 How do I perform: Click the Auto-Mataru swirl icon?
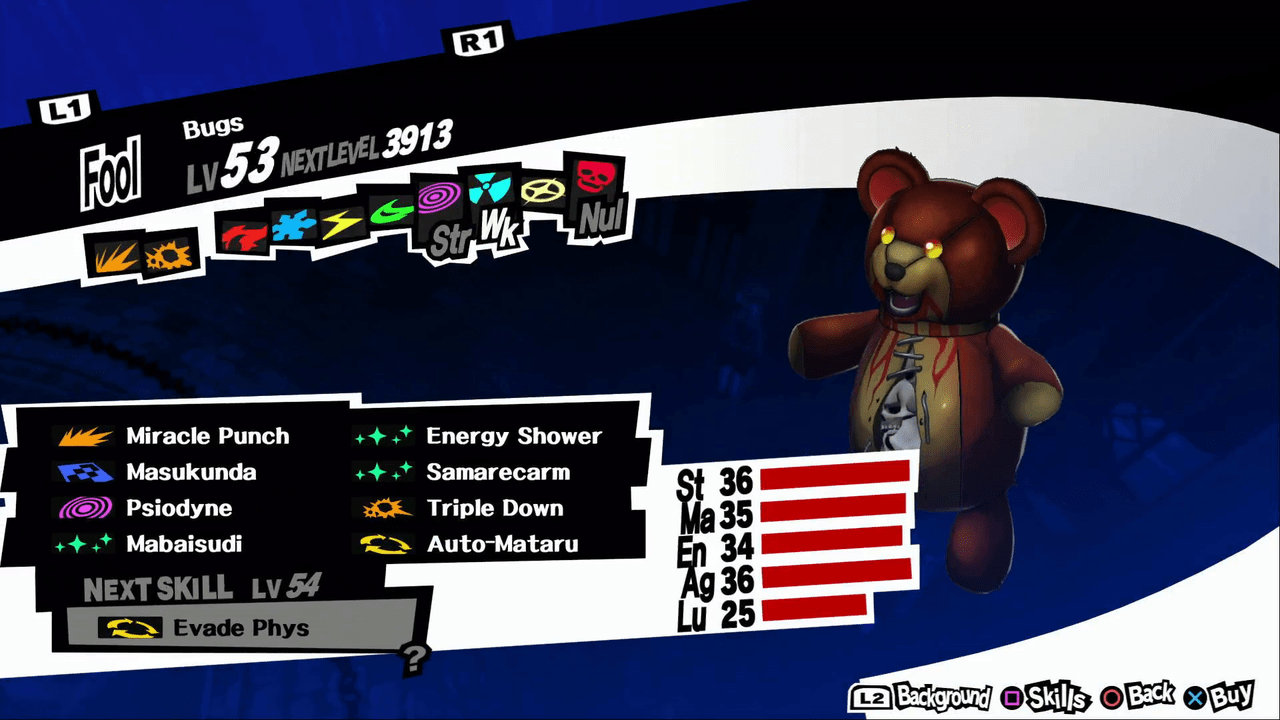coord(386,544)
